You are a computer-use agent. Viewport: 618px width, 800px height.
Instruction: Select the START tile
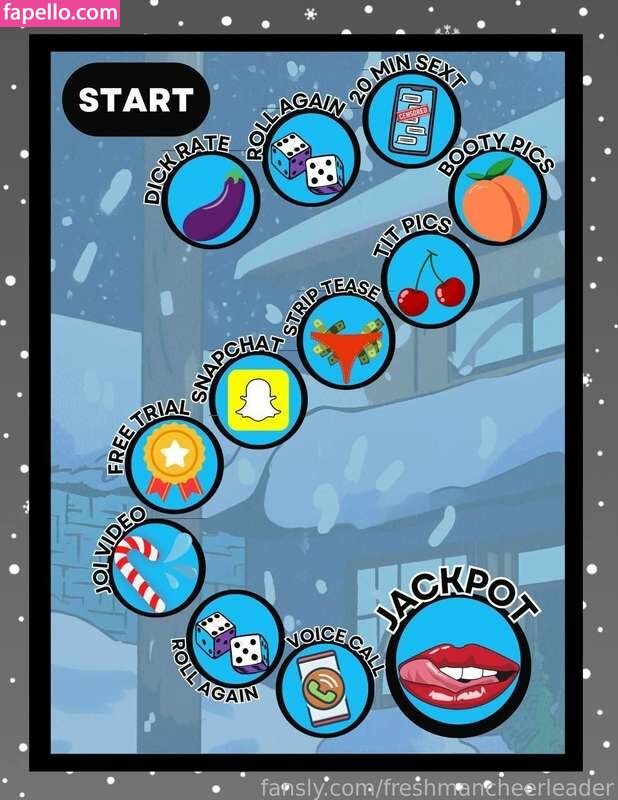(135, 100)
